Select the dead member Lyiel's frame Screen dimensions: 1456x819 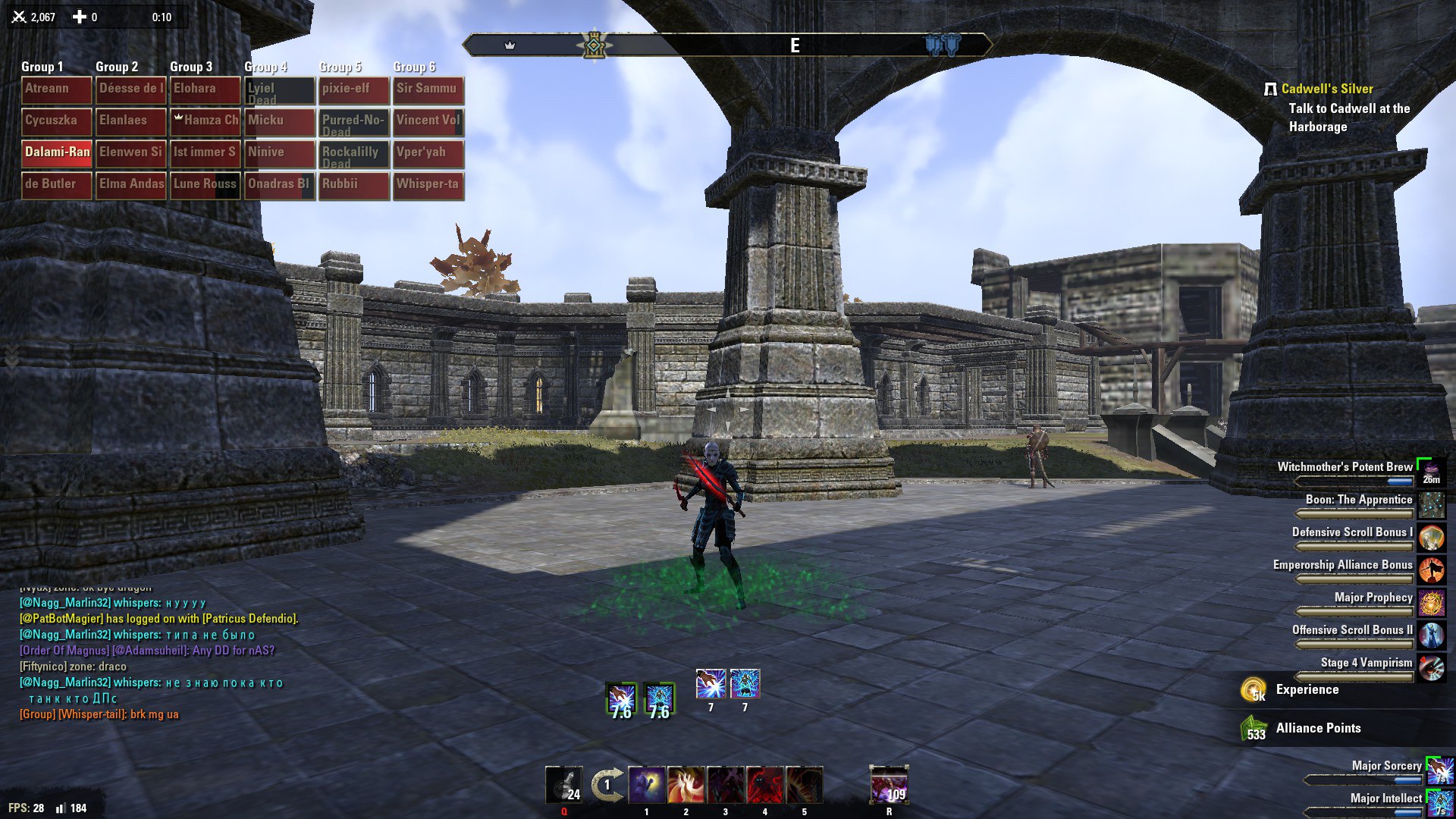coord(279,91)
